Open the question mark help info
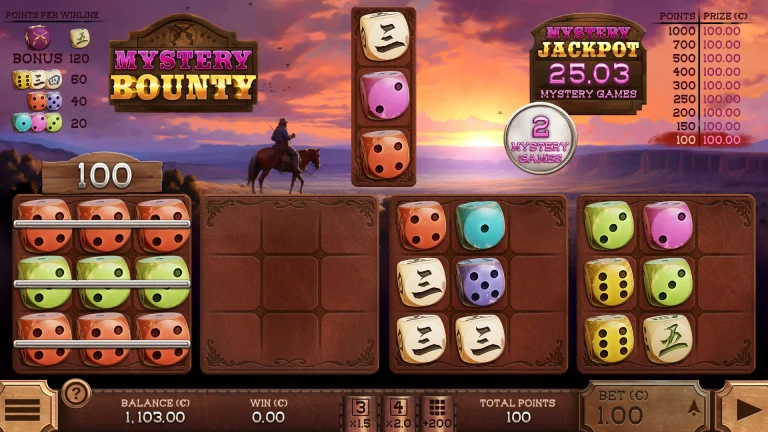 tap(76, 393)
